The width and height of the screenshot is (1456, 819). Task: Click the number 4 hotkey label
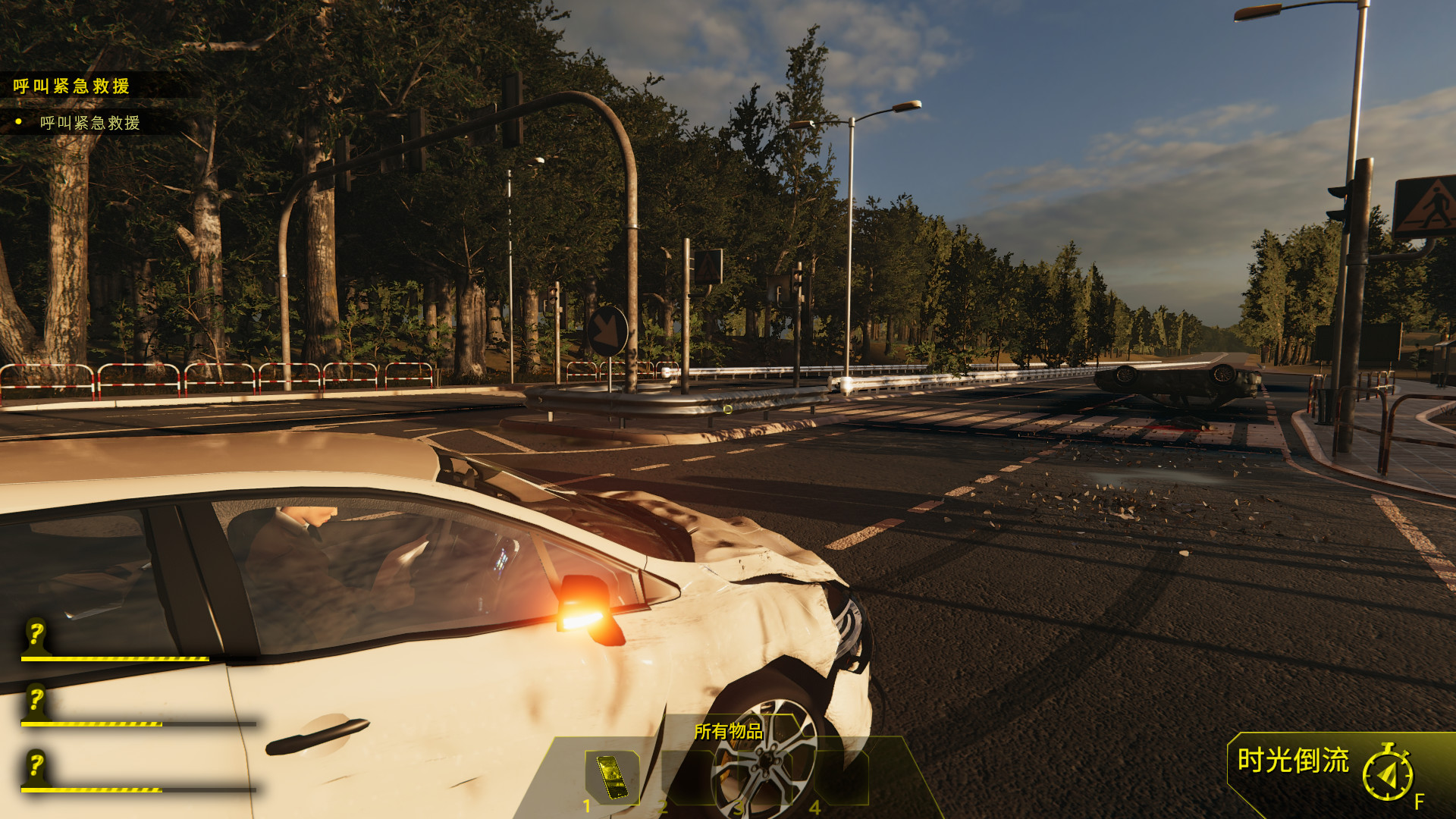pyautogui.click(x=814, y=806)
